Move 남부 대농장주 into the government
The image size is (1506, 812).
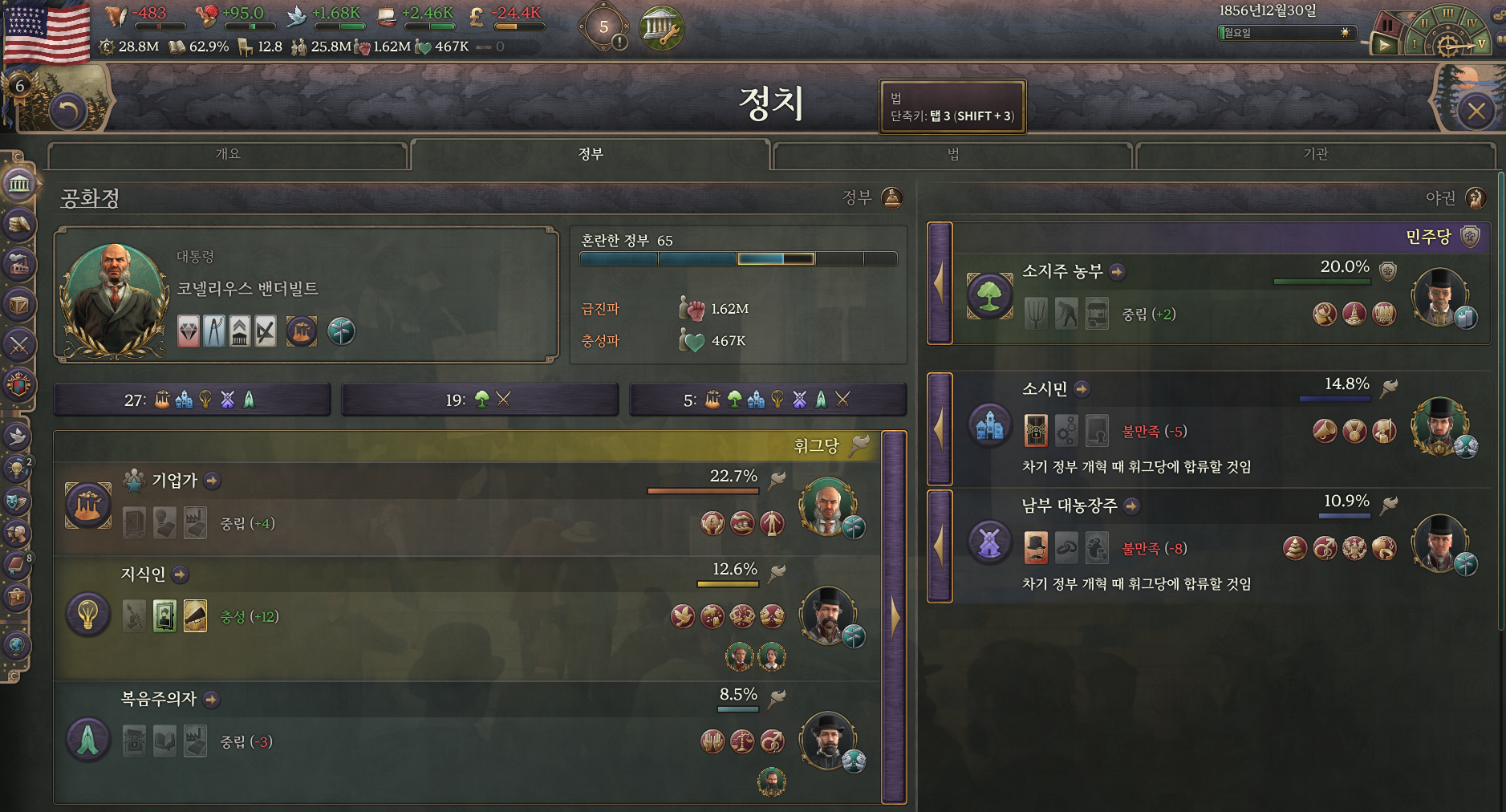[940, 546]
